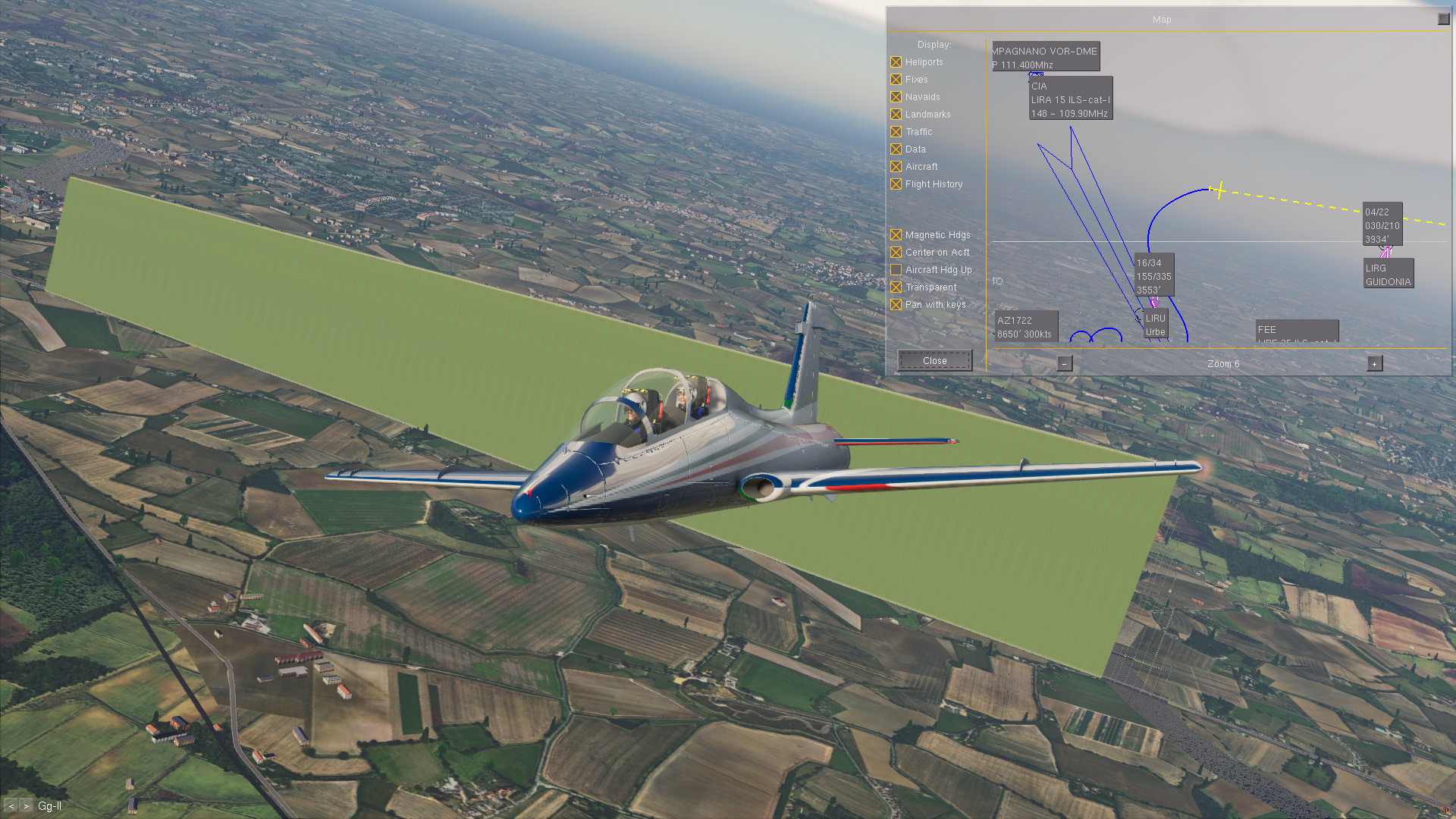Screen dimensions: 1456x819
Task: Toggle the Data display checkbox
Action: tap(896, 149)
